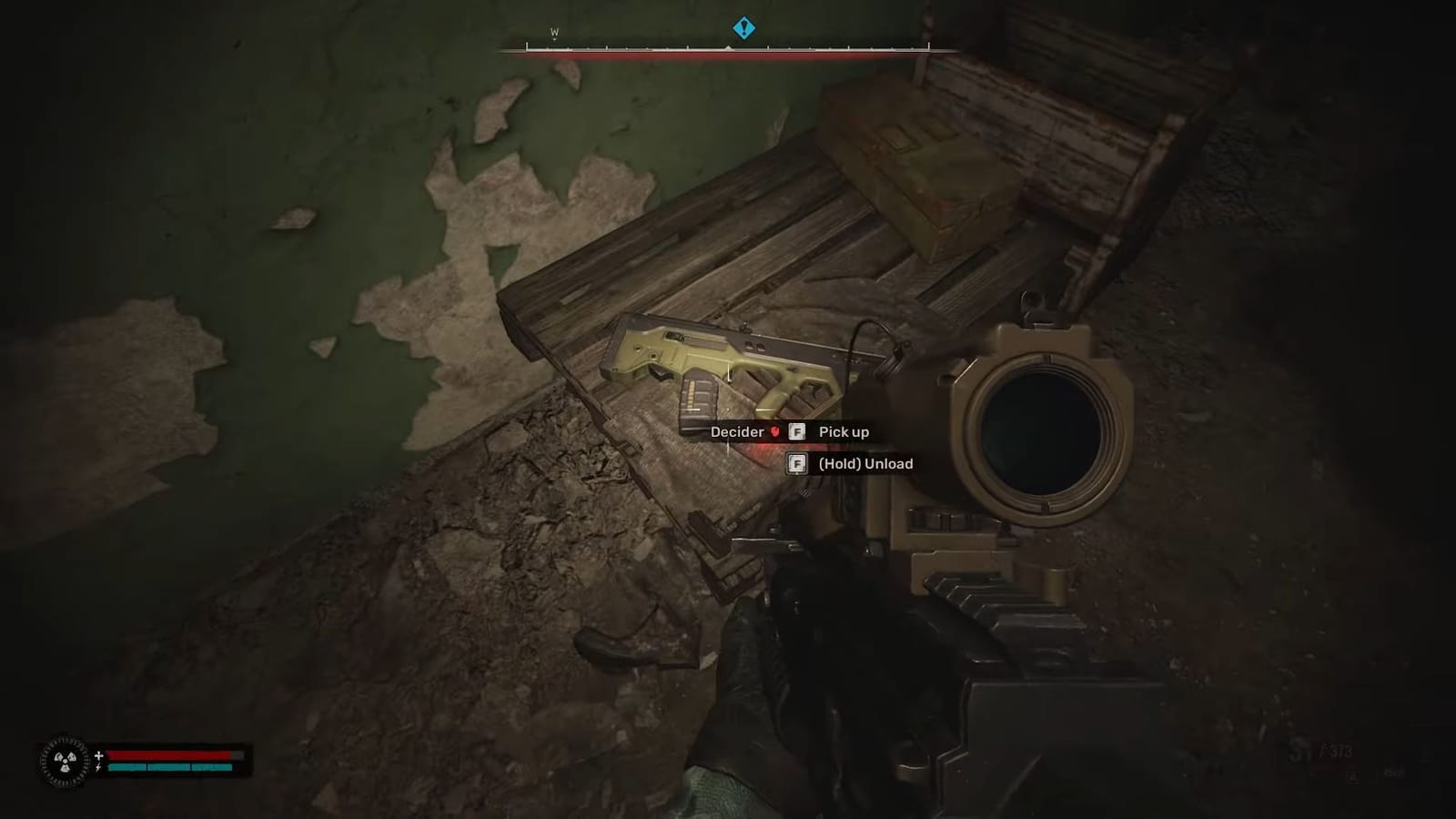
Task: Click the Decider weapon name label
Action: click(736, 432)
